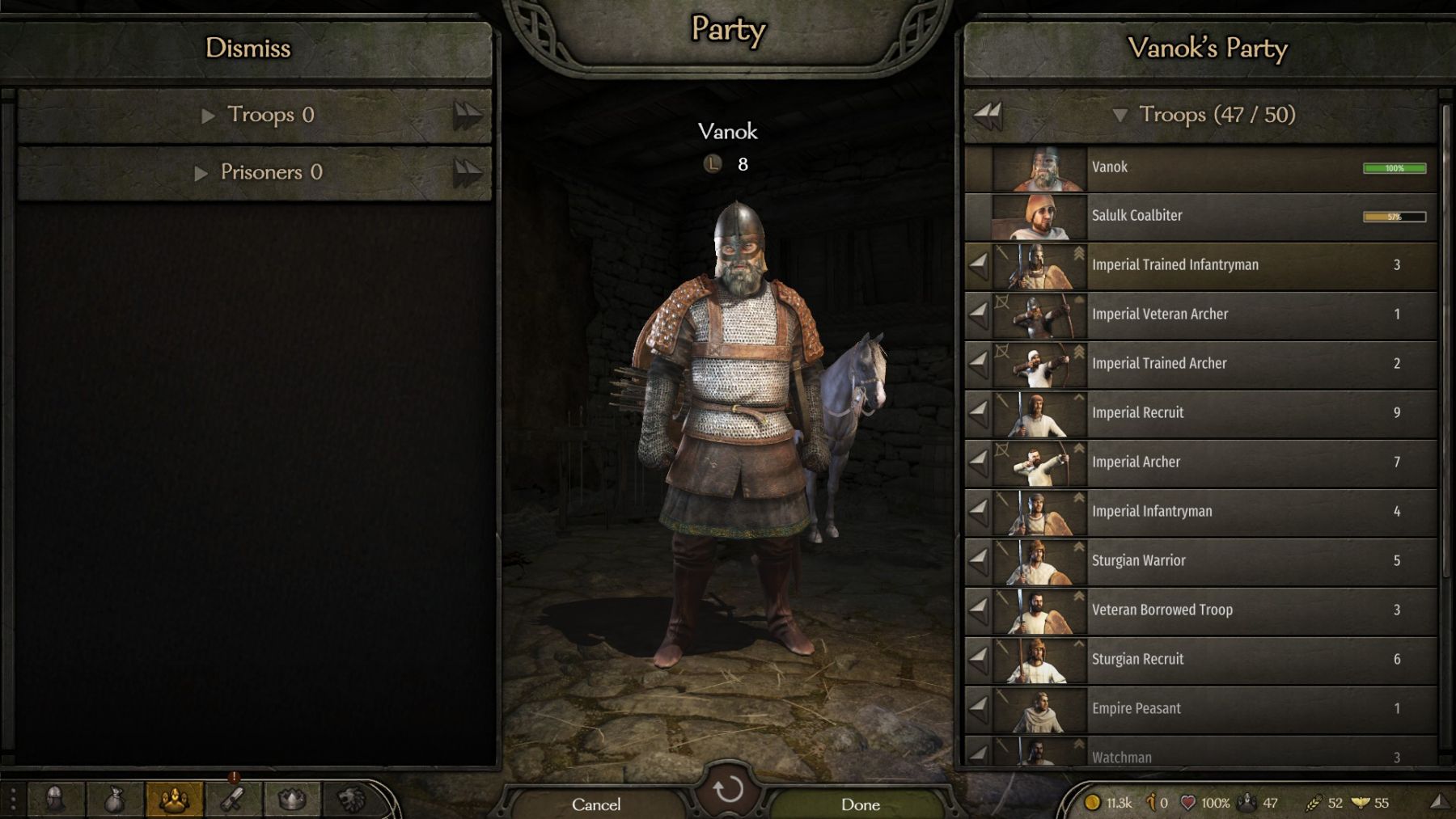This screenshot has height=819, width=1456.
Task: Transfer all party troops with double-arrow button
Action: coord(988,116)
